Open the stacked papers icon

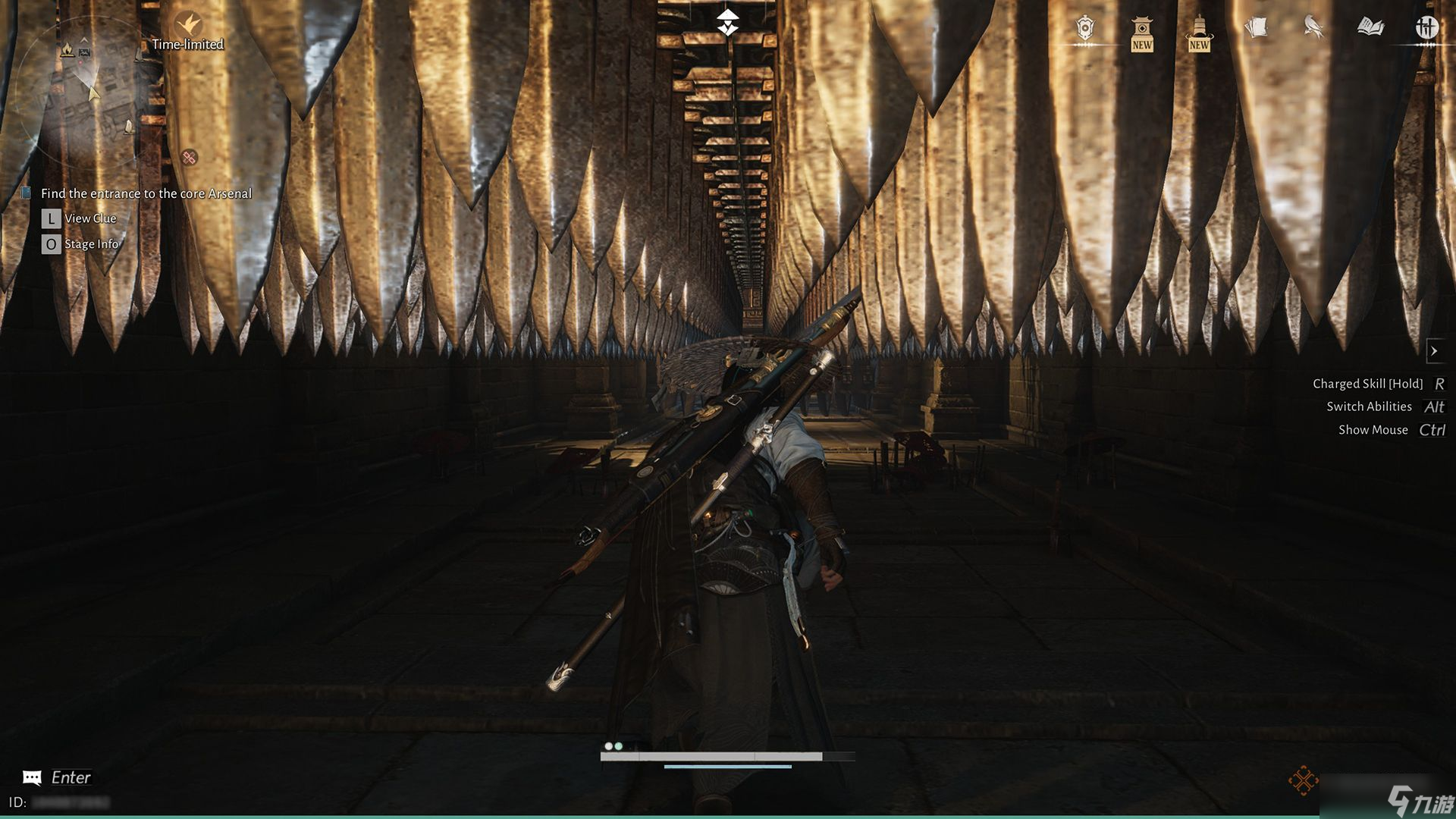tap(1256, 29)
